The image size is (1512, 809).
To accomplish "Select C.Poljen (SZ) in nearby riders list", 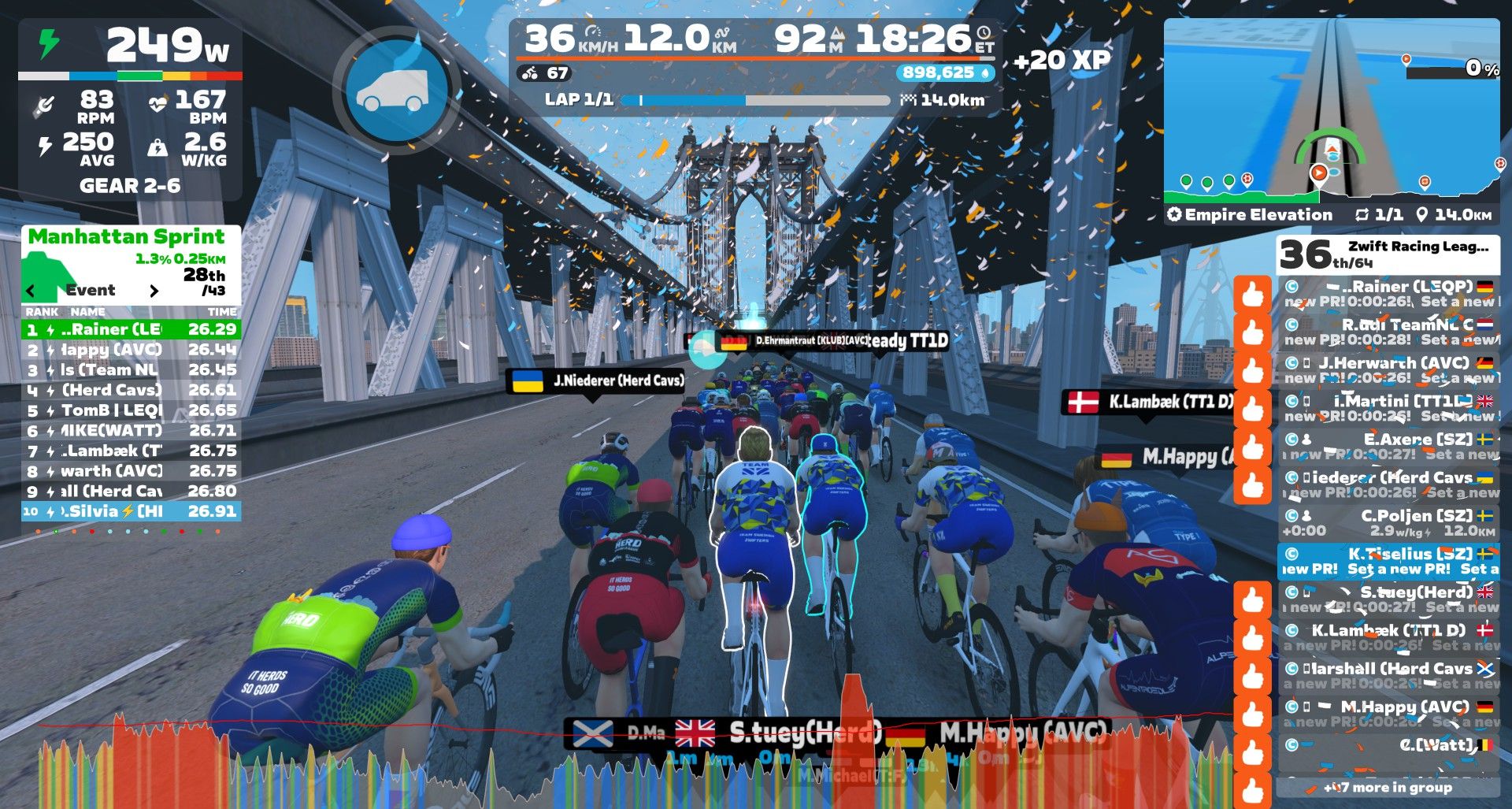I will (1388, 523).
